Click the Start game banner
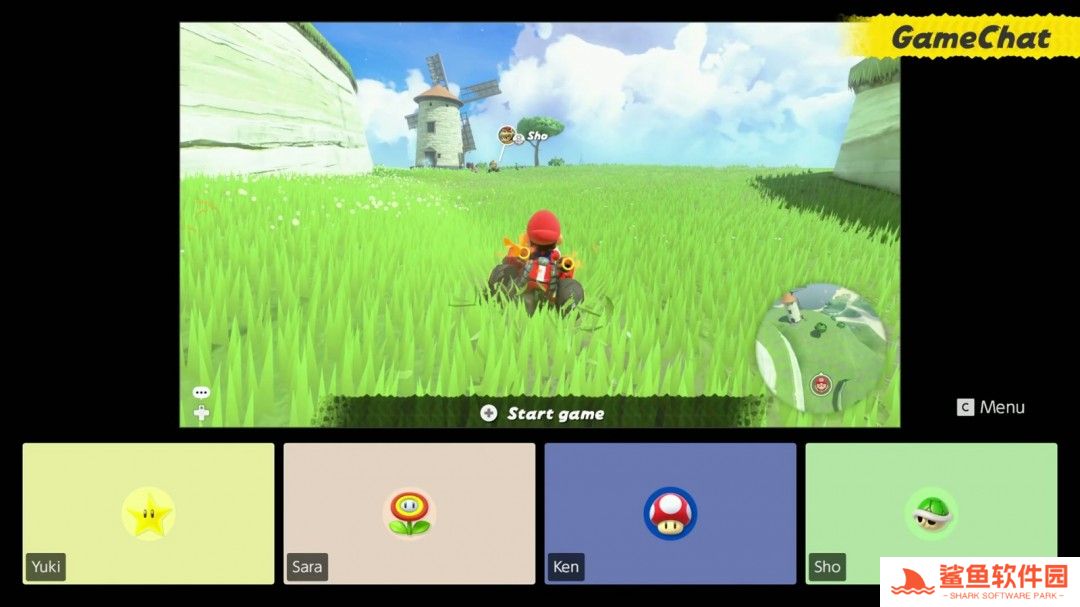This screenshot has width=1080, height=607. pos(543,413)
